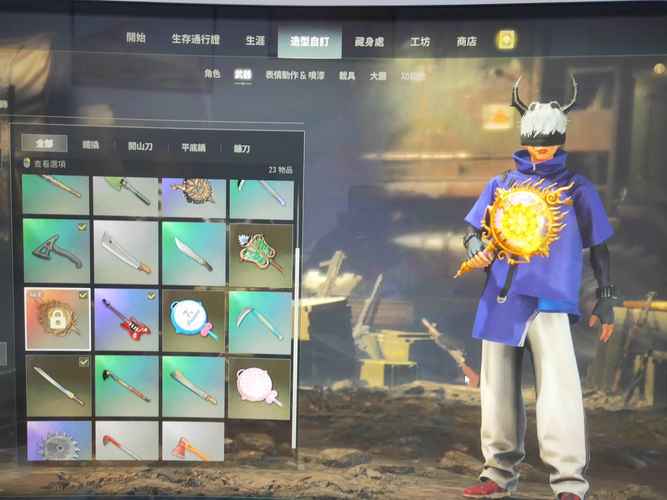Select the green fan-shaped weapon skin
Viewport: 667px width, 500px height.
pyautogui.click(x=259, y=253)
